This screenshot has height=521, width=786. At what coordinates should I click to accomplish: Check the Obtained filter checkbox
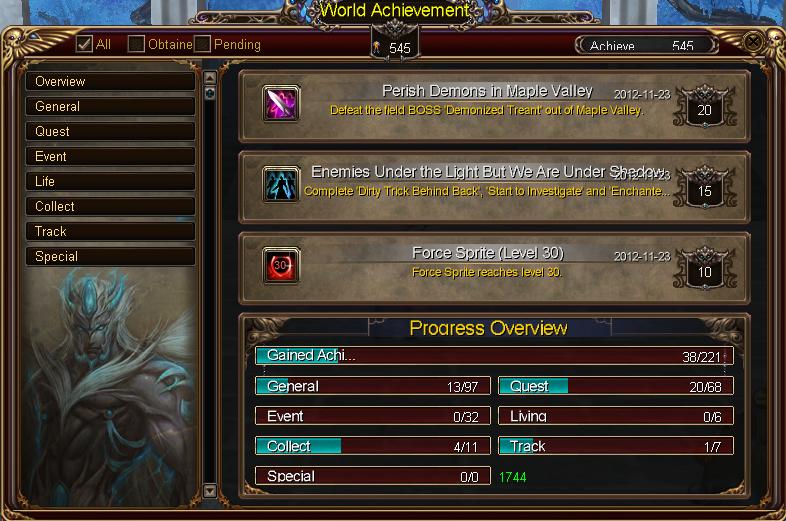point(137,44)
